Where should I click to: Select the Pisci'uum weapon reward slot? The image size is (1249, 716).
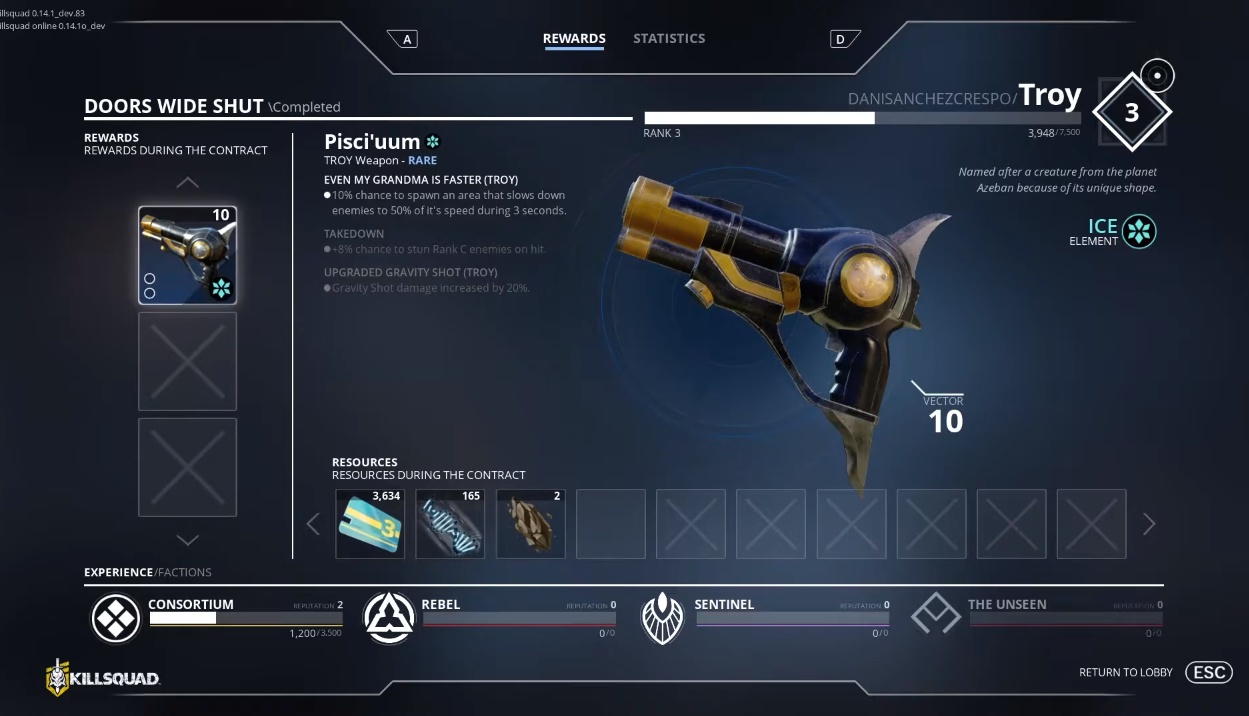(x=187, y=255)
